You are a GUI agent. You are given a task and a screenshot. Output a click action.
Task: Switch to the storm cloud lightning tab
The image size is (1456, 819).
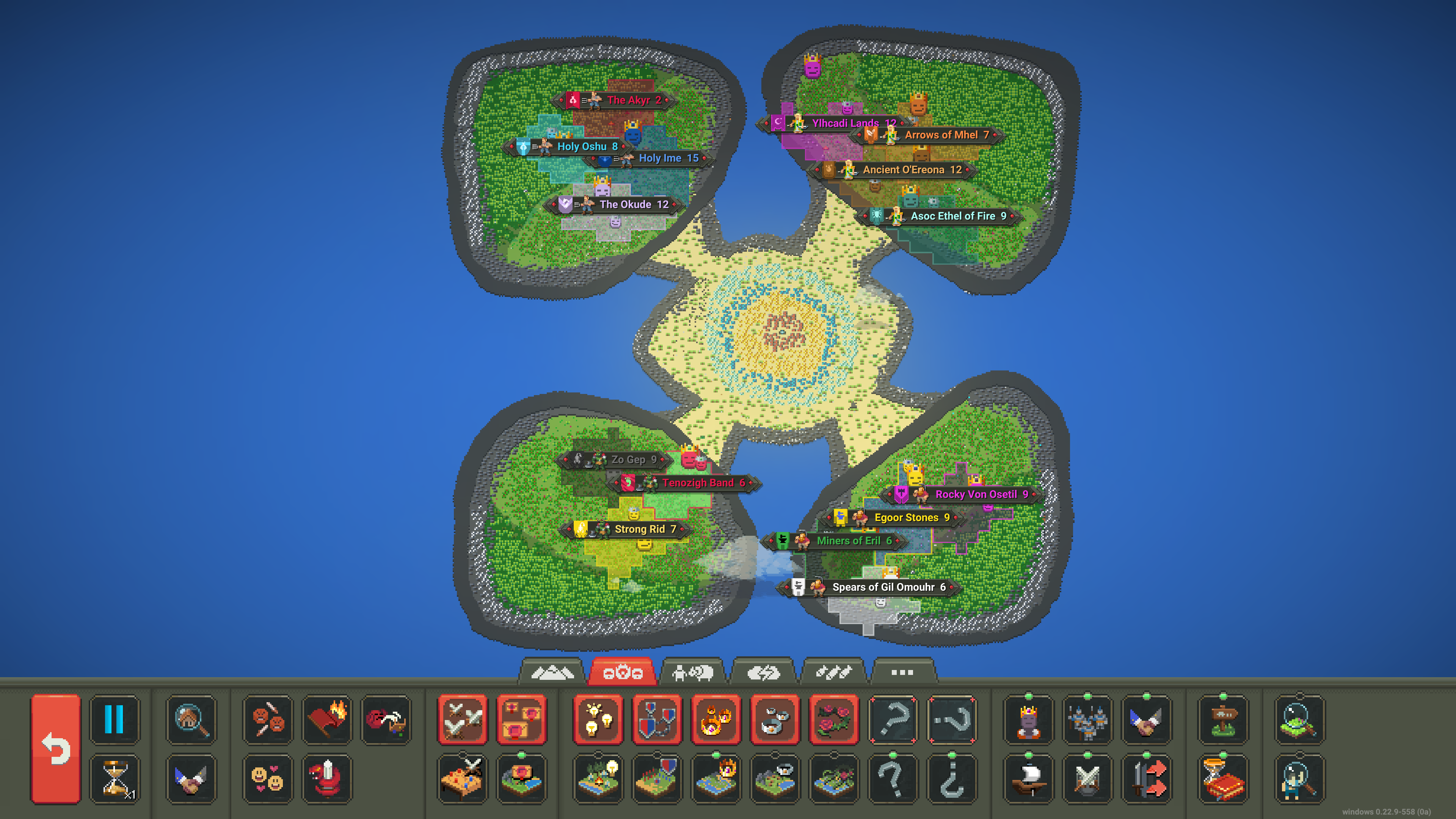764,672
